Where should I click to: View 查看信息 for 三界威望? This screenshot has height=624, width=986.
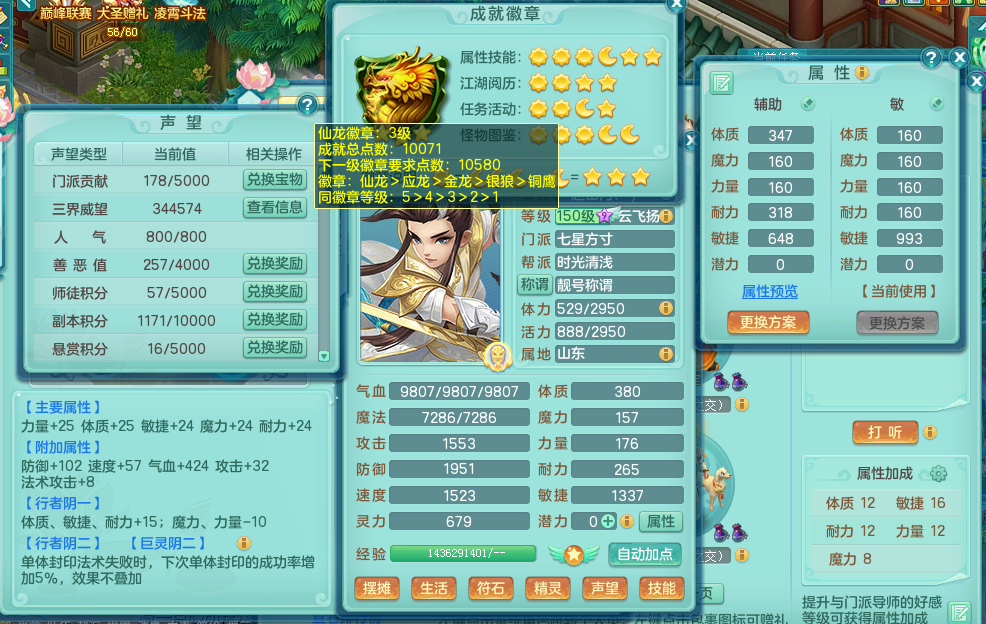pos(274,208)
